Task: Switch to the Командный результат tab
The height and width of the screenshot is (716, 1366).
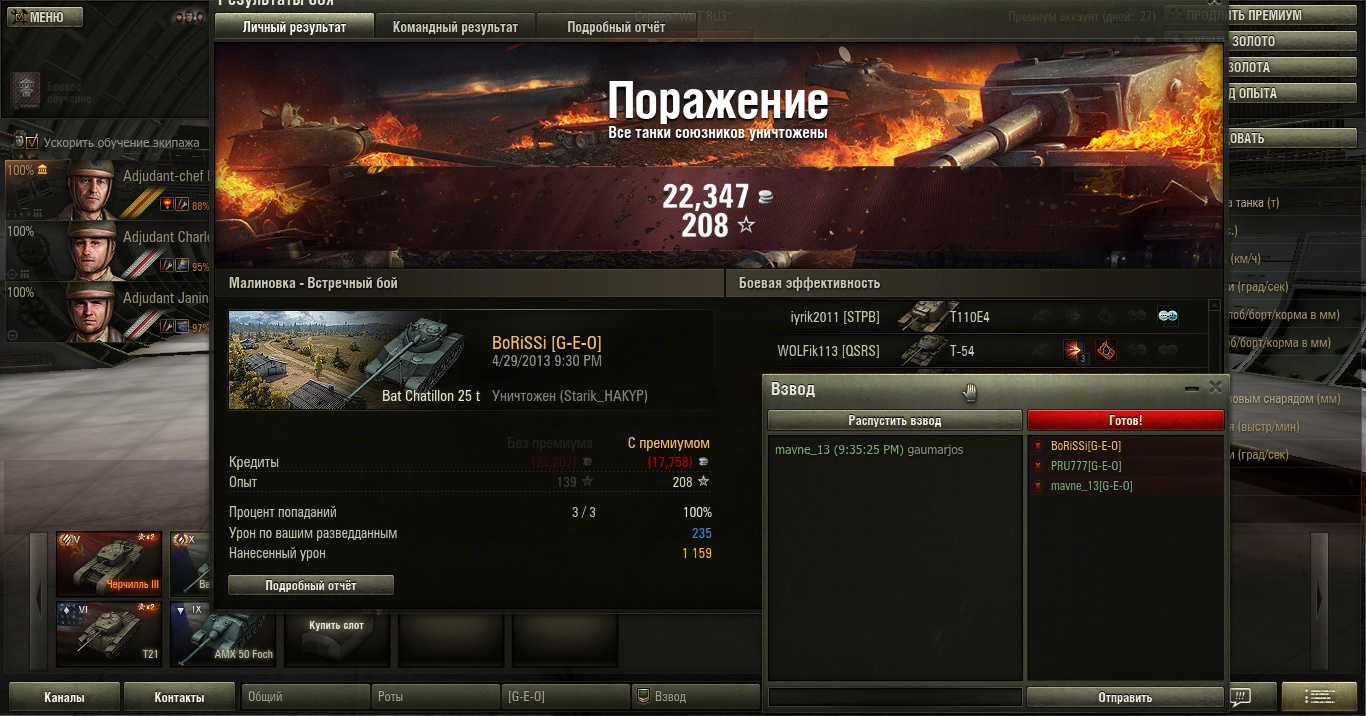Action: 455,27
